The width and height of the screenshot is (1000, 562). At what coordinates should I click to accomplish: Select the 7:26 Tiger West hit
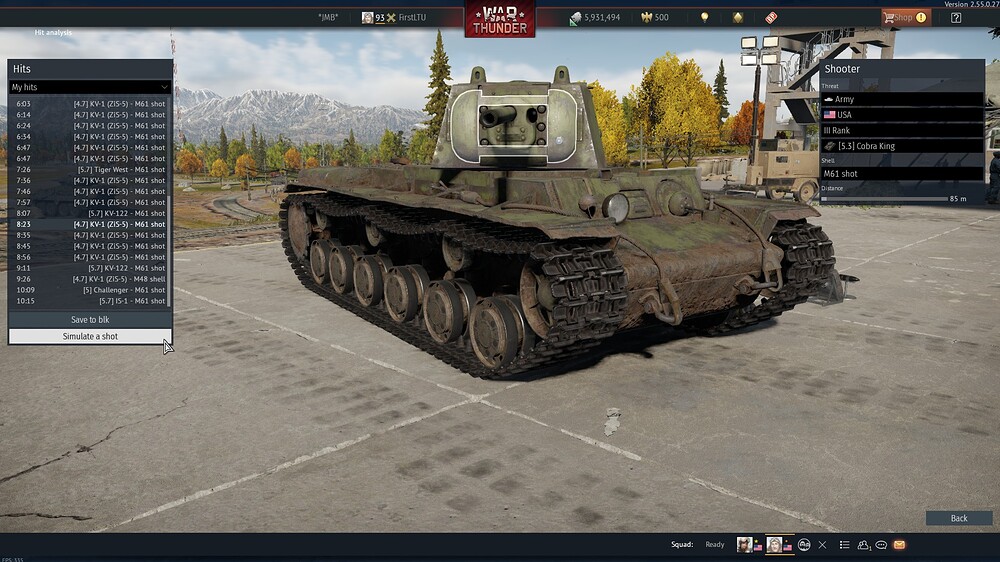tap(90, 169)
